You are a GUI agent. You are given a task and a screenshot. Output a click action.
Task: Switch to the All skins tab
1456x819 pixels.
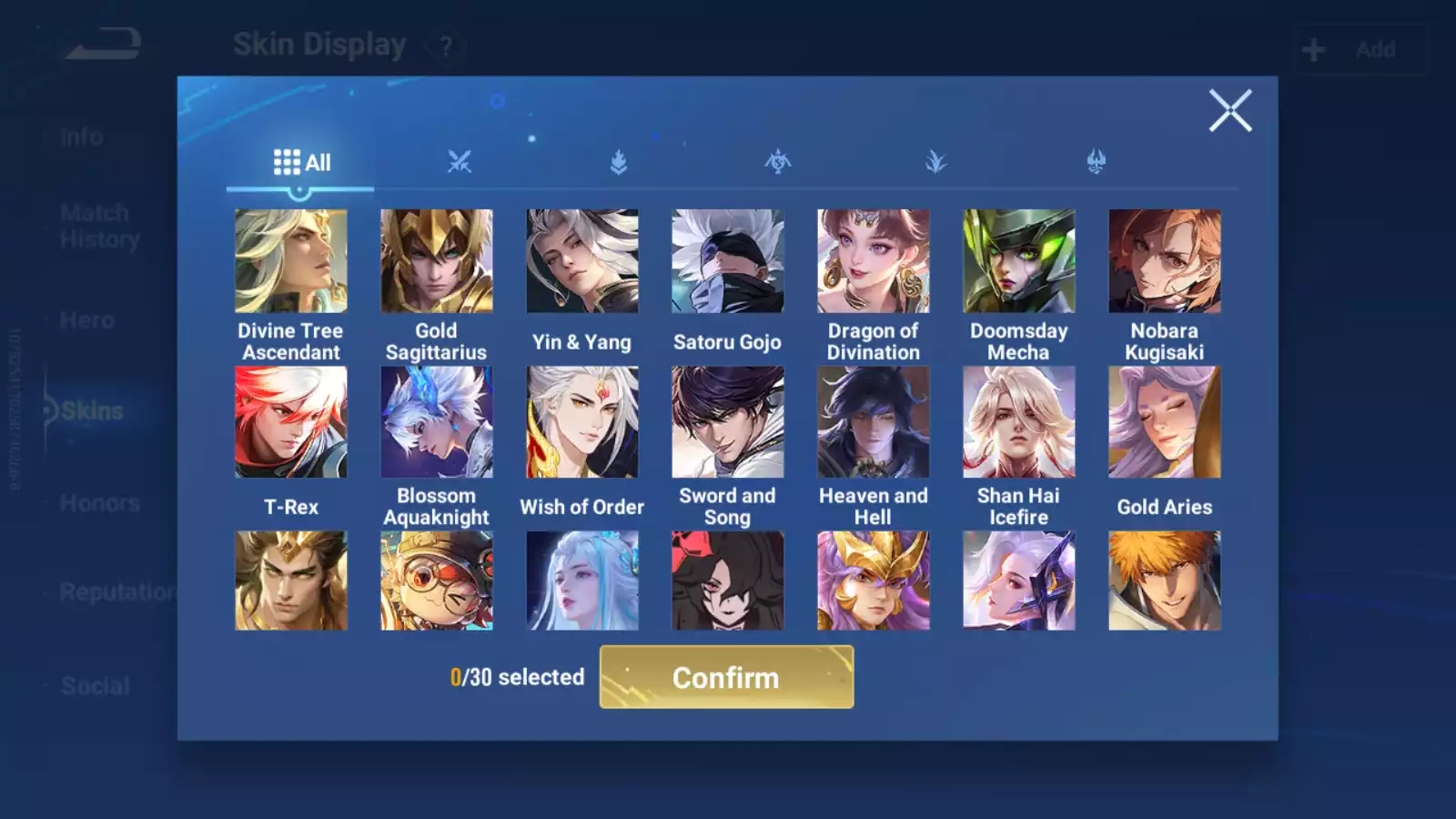pyautogui.click(x=301, y=163)
